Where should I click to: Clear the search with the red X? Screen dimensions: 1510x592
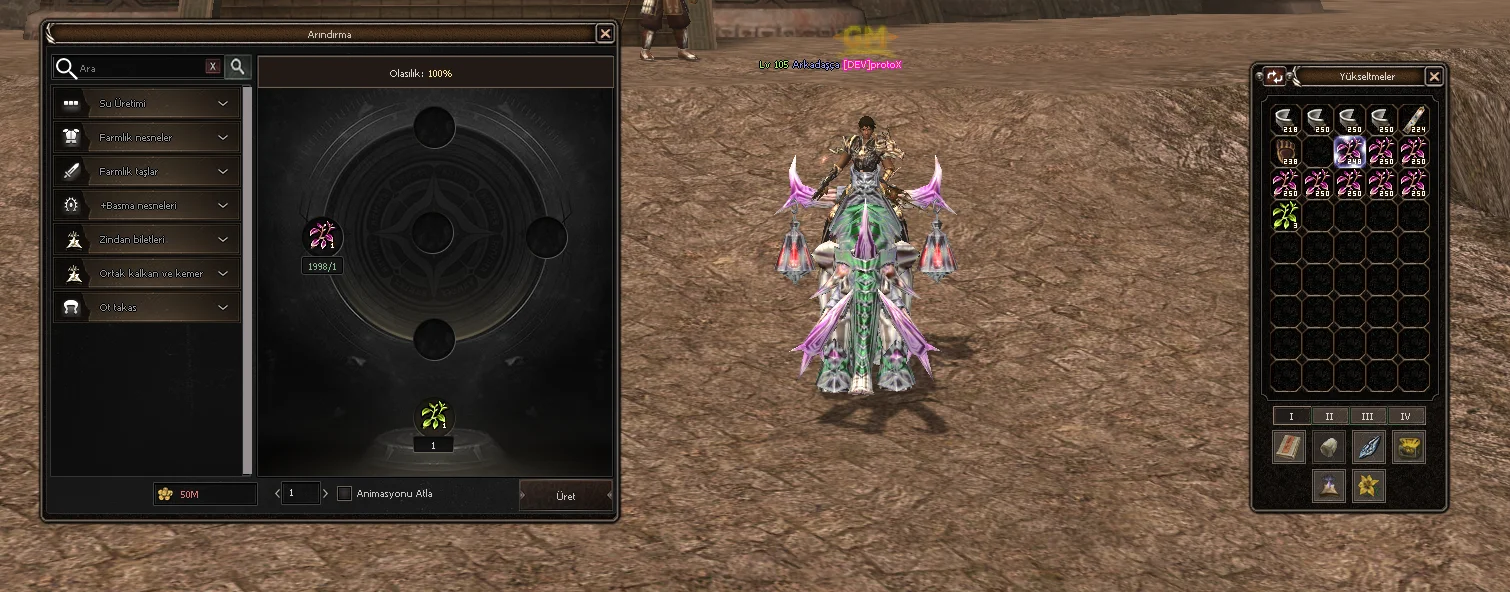tap(212, 67)
